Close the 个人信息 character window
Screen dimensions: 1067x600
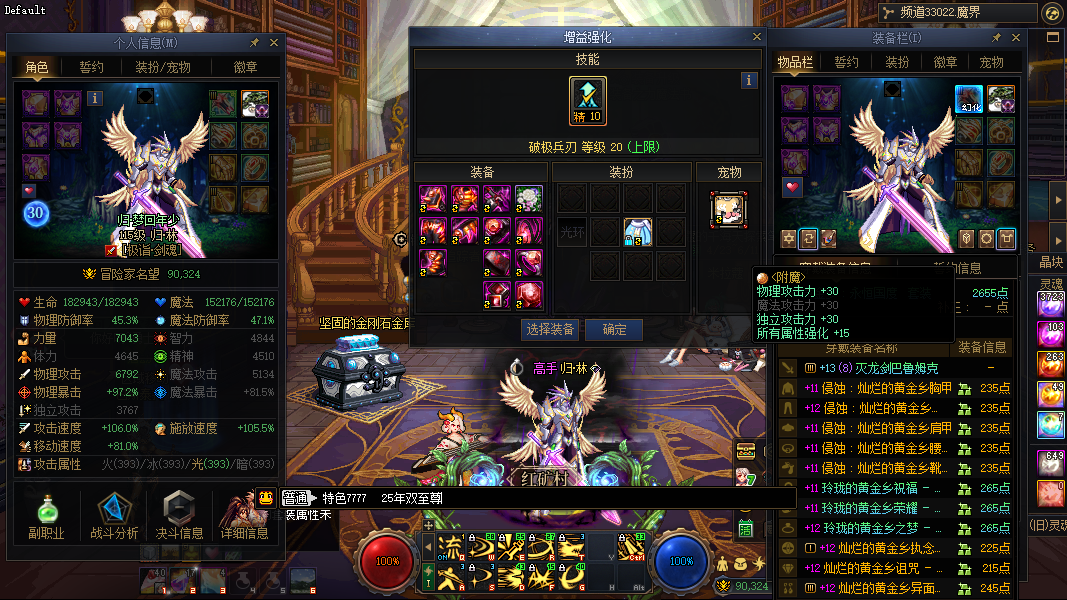[275, 43]
